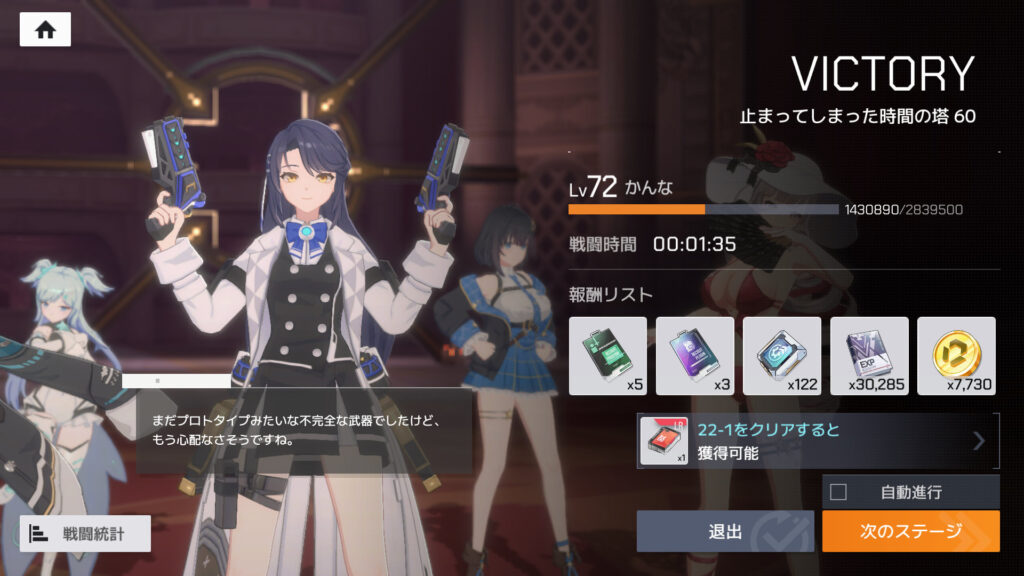Inspect the gold coin reward x7,730
This screenshot has width=1024, height=576.
point(956,355)
